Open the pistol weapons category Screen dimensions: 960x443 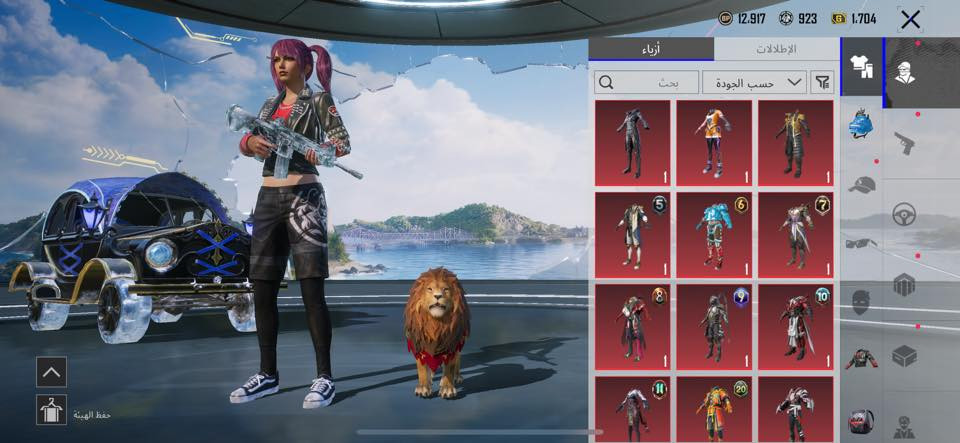904,141
